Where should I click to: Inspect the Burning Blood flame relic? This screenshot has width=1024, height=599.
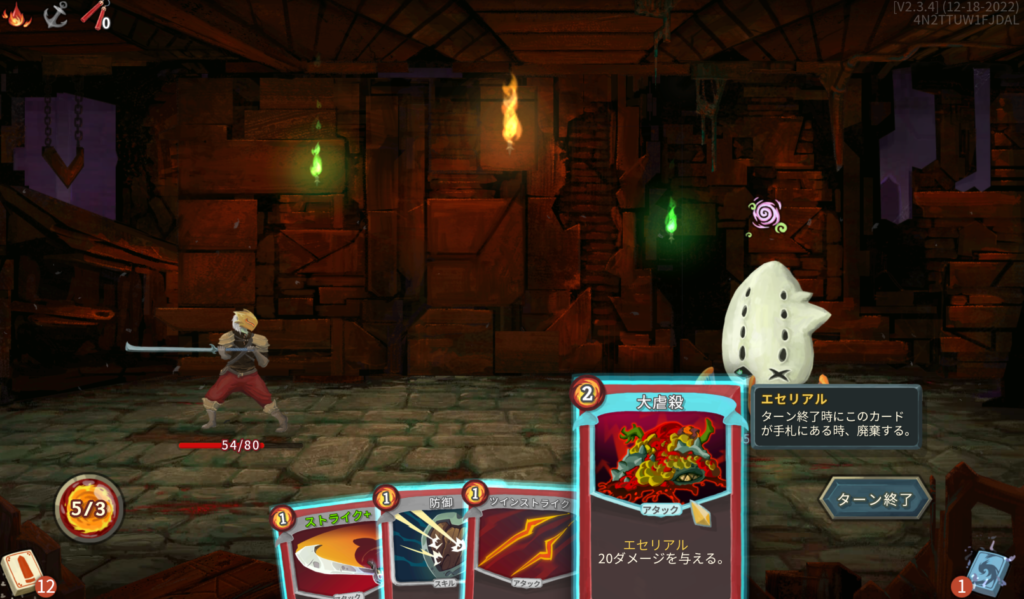coord(18,14)
